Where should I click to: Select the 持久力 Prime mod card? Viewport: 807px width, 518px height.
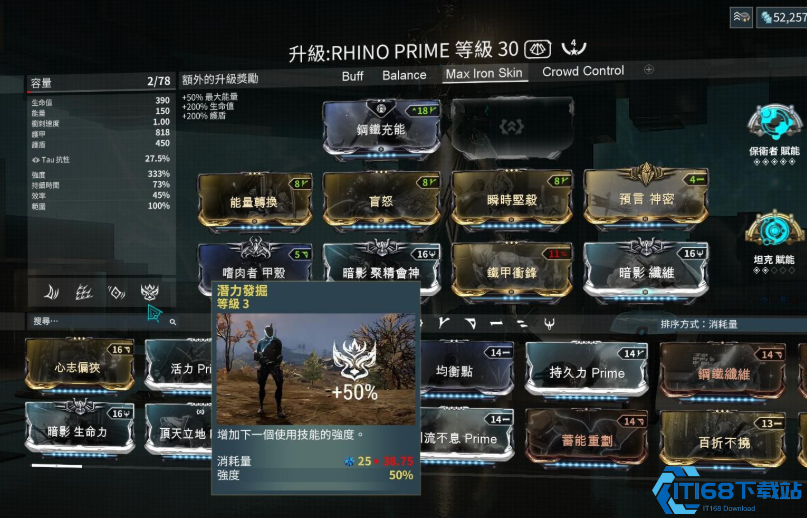coord(586,372)
